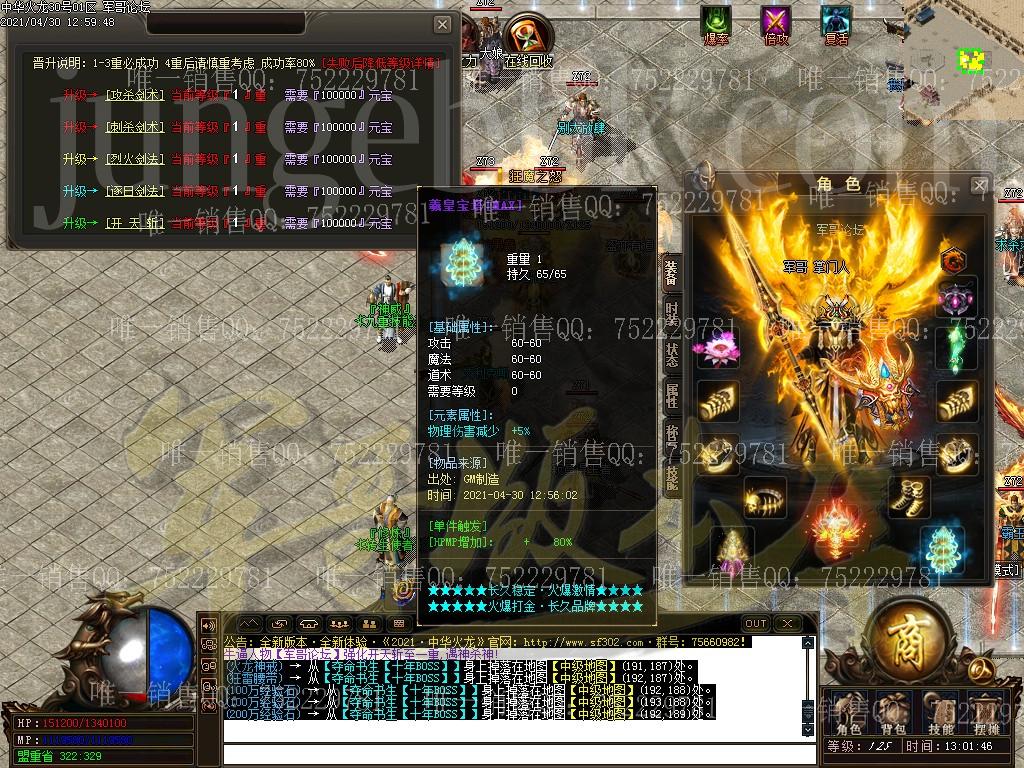Activate the 倍攻 attack multiplier icon
The height and width of the screenshot is (768, 1024).
(x=776, y=23)
